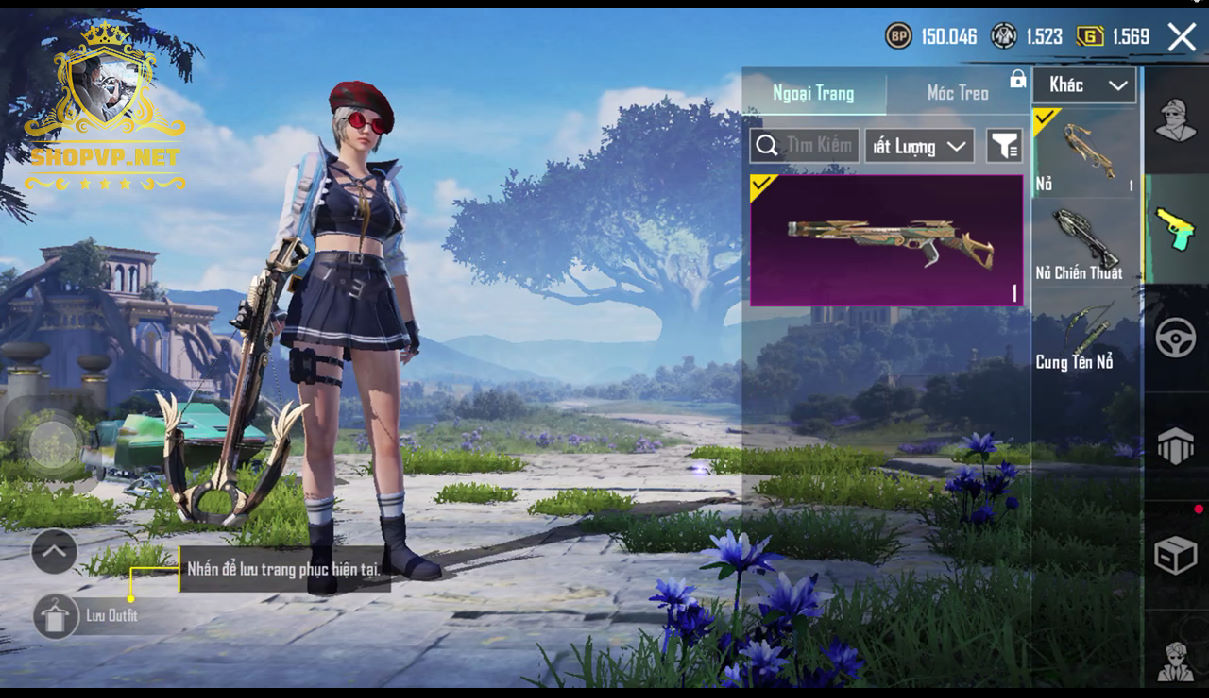Select the golden crossbow skin tile
Screen dimensions: 1209x698
pyautogui.click(x=887, y=240)
